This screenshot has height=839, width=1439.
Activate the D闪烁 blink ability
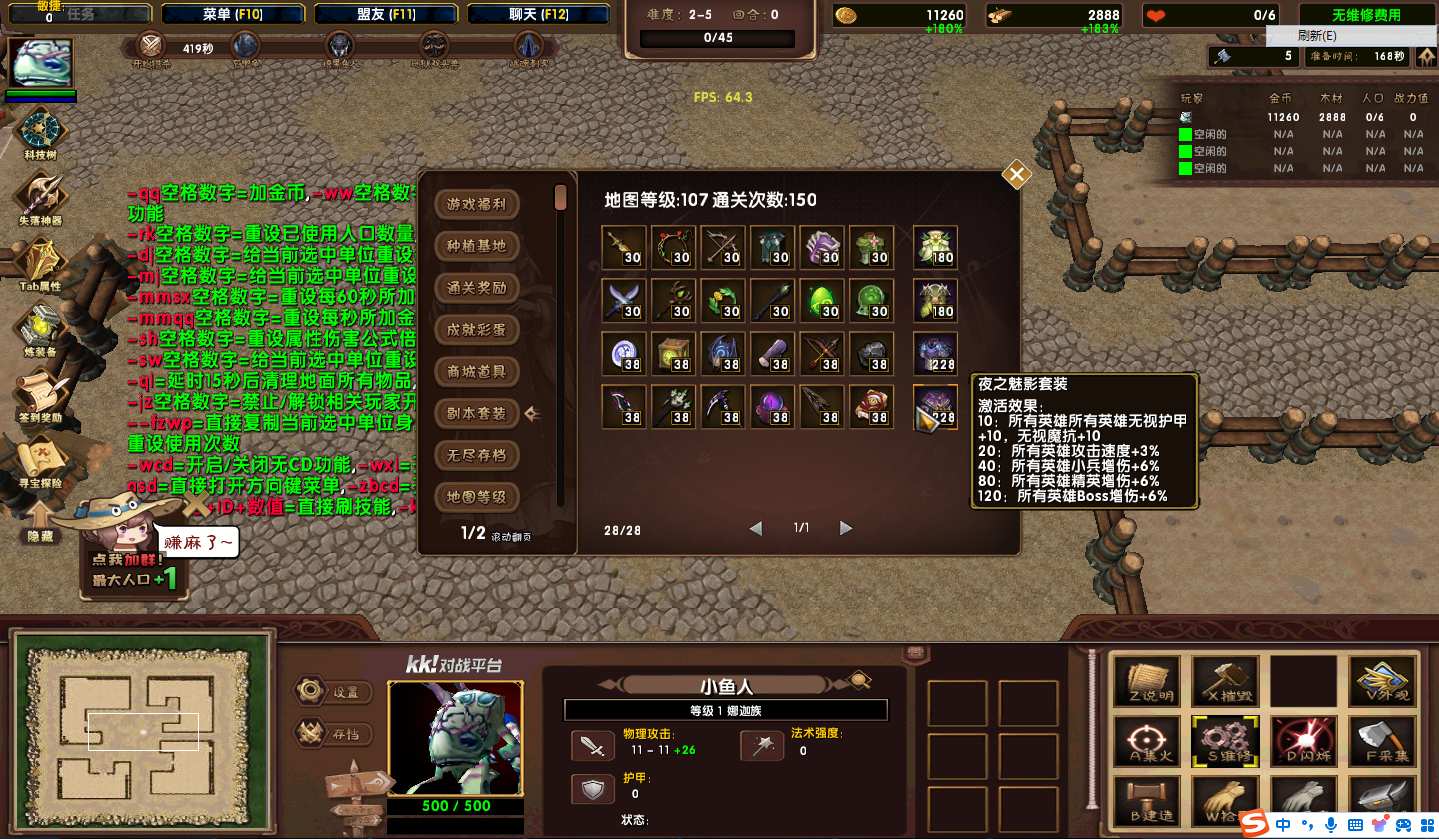click(1303, 740)
